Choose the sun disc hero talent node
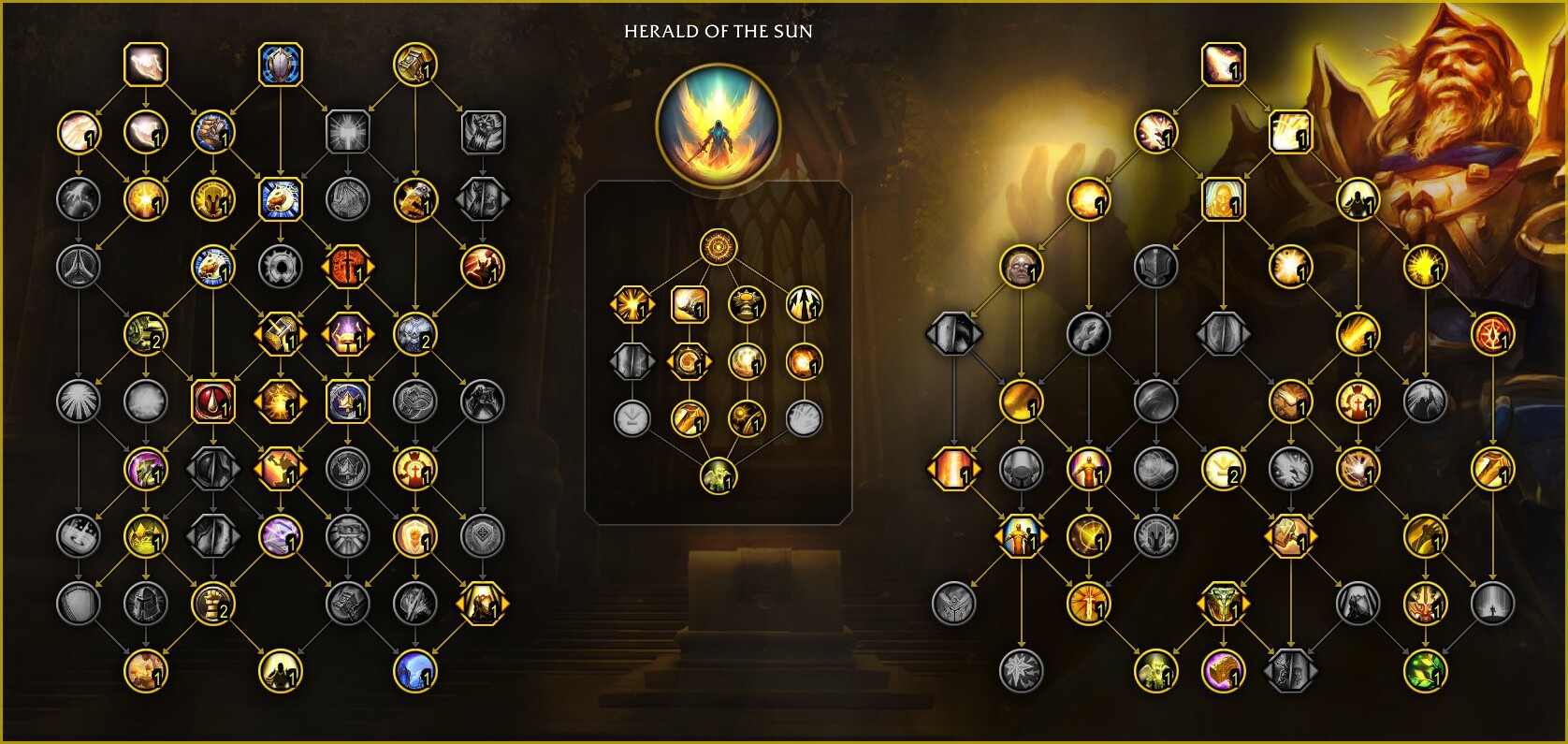The width and height of the screenshot is (1568, 744). pos(719,248)
